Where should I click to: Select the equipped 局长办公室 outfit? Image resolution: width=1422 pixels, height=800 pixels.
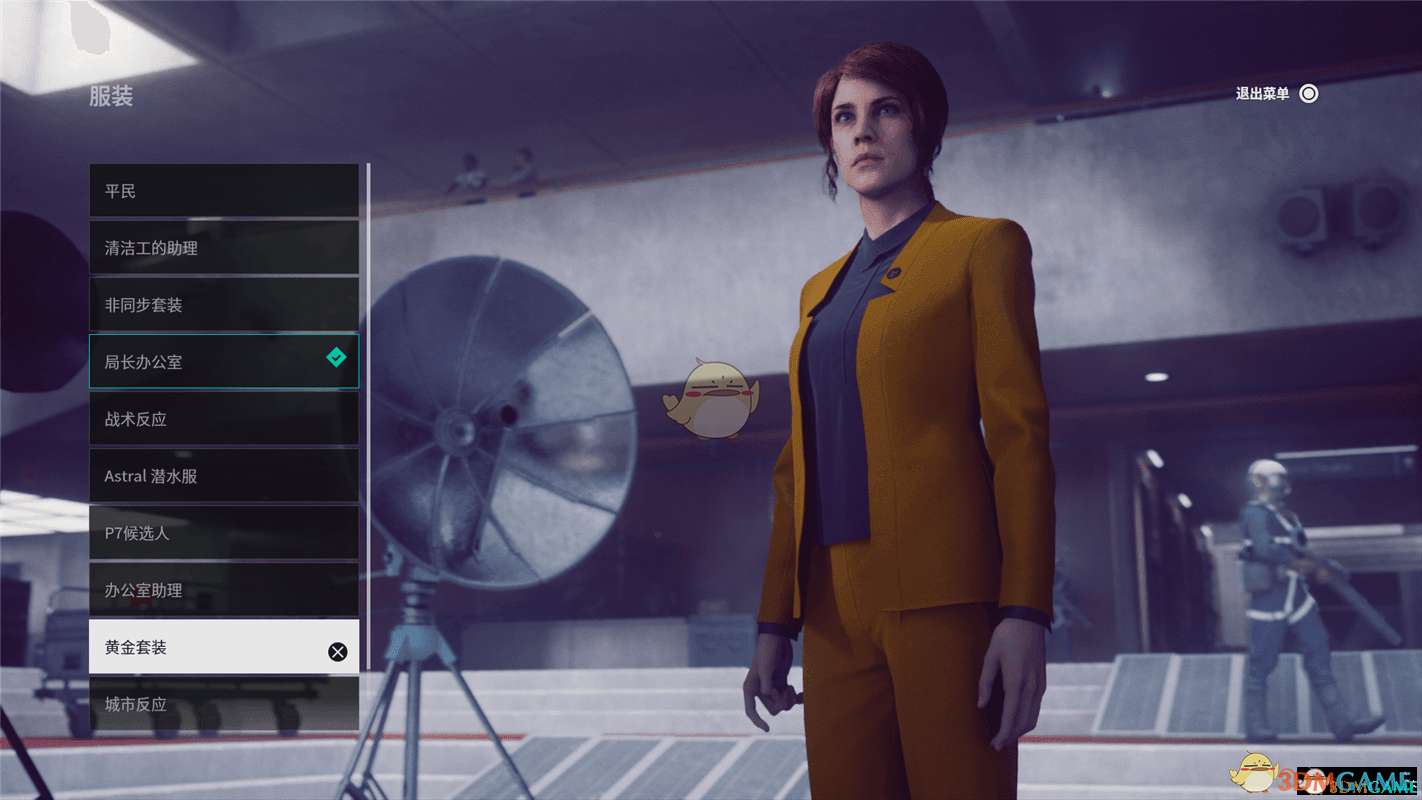(x=223, y=362)
